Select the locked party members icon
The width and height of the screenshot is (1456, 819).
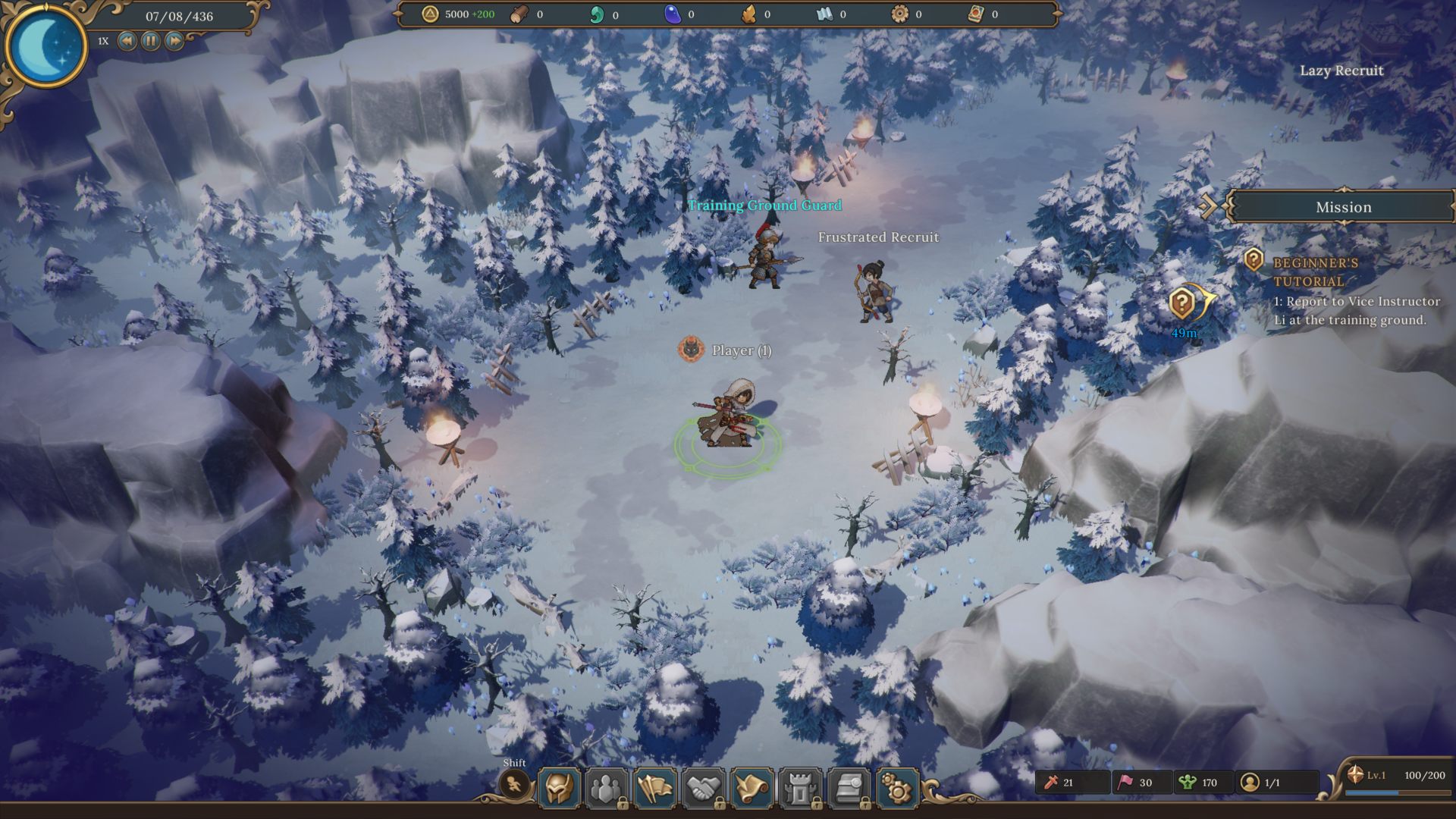point(607,789)
